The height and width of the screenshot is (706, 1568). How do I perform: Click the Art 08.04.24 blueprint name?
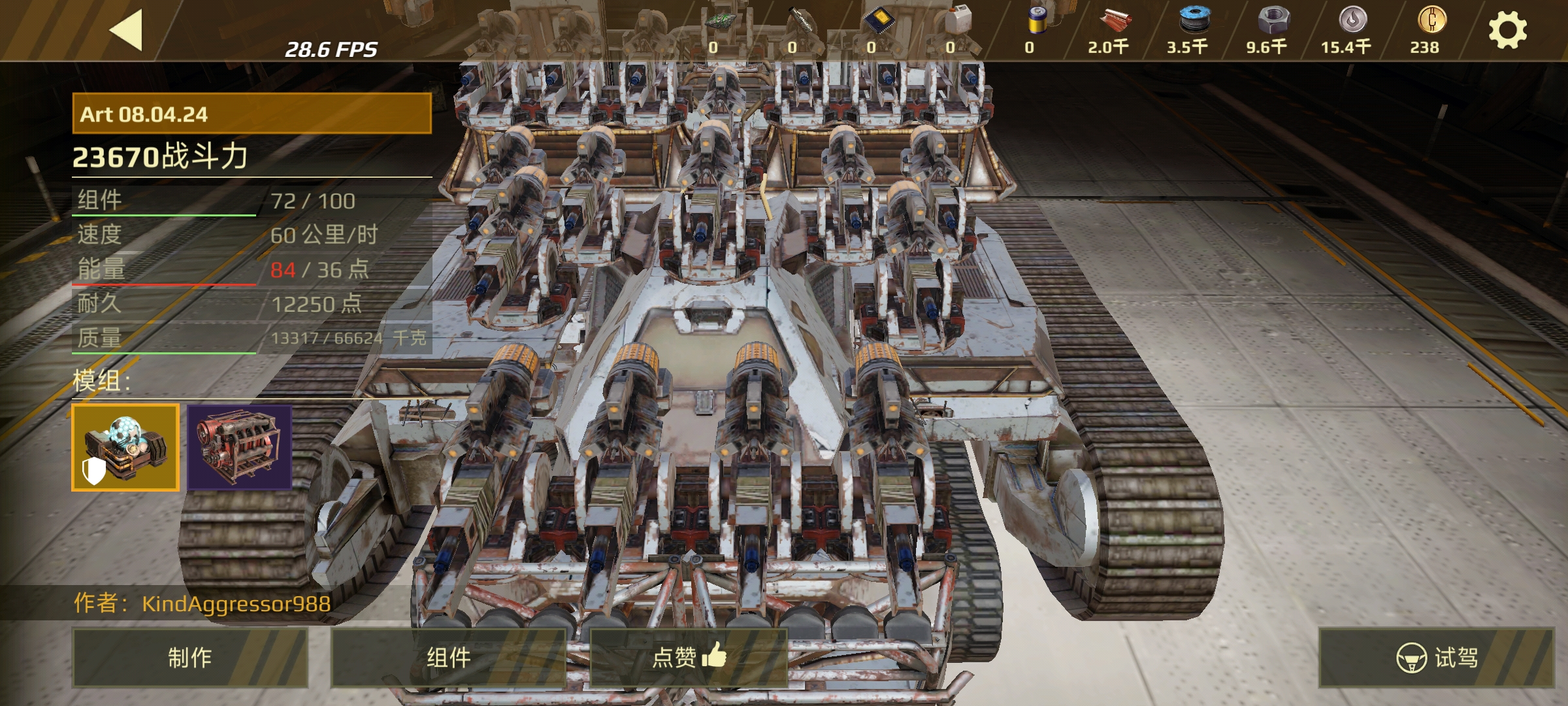coord(252,114)
